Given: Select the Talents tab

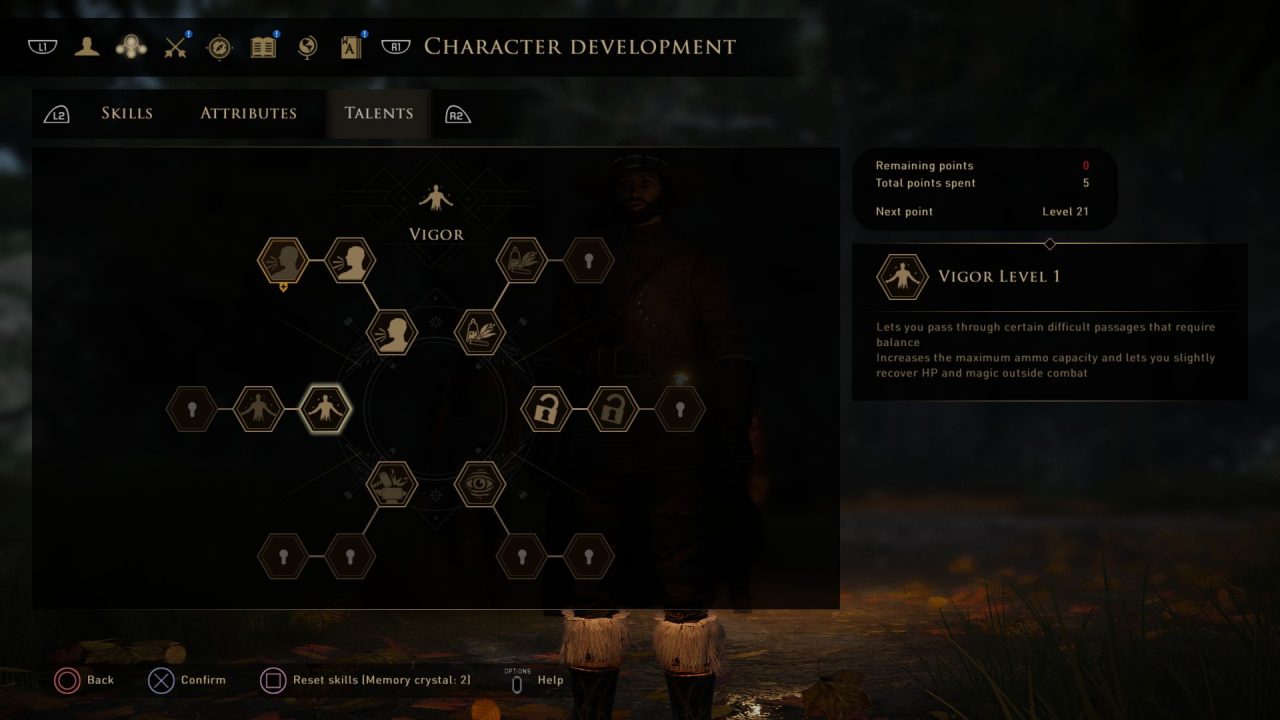Looking at the screenshot, I should point(378,113).
